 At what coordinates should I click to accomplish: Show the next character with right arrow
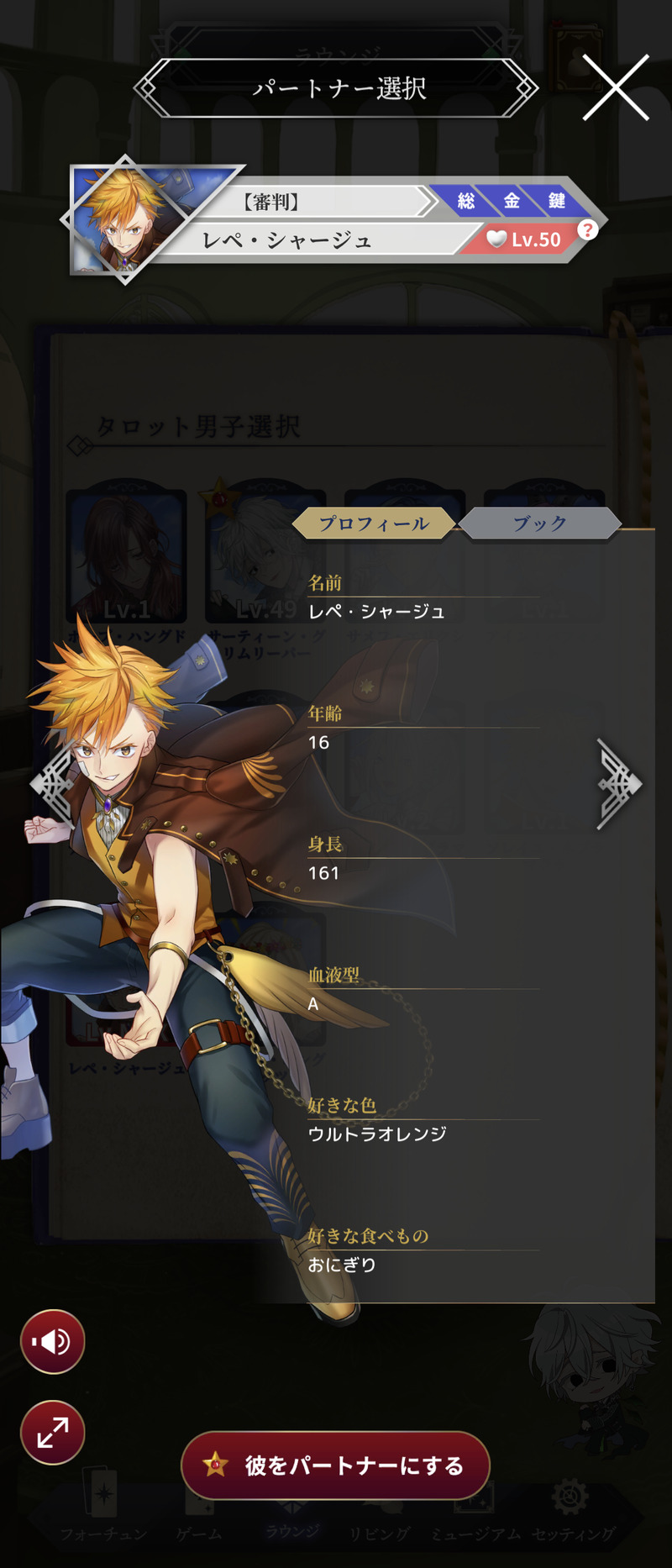tap(619, 784)
